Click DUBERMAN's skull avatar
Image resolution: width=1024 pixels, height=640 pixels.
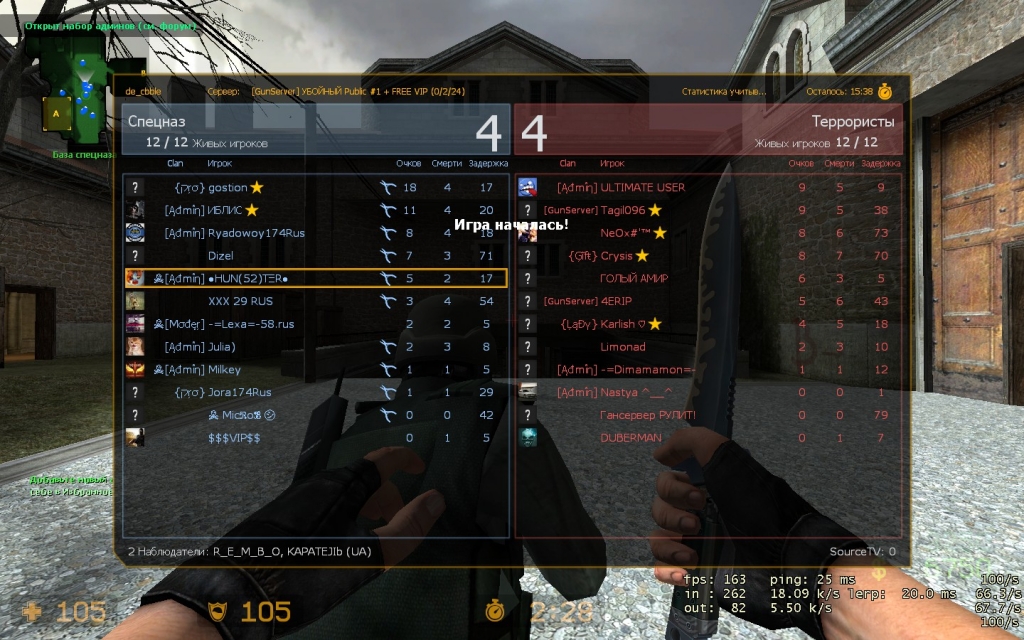pyautogui.click(x=528, y=438)
